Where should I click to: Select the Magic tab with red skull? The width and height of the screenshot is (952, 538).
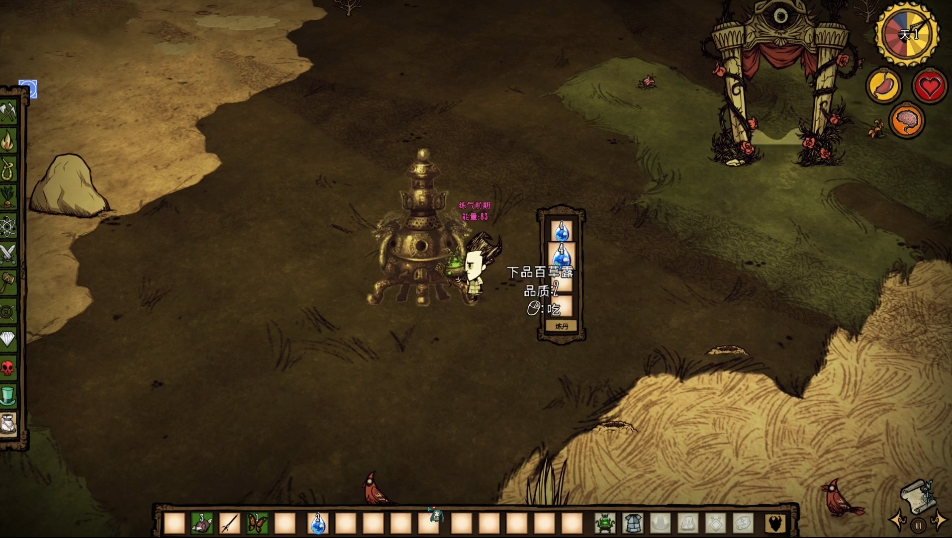(9, 367)
